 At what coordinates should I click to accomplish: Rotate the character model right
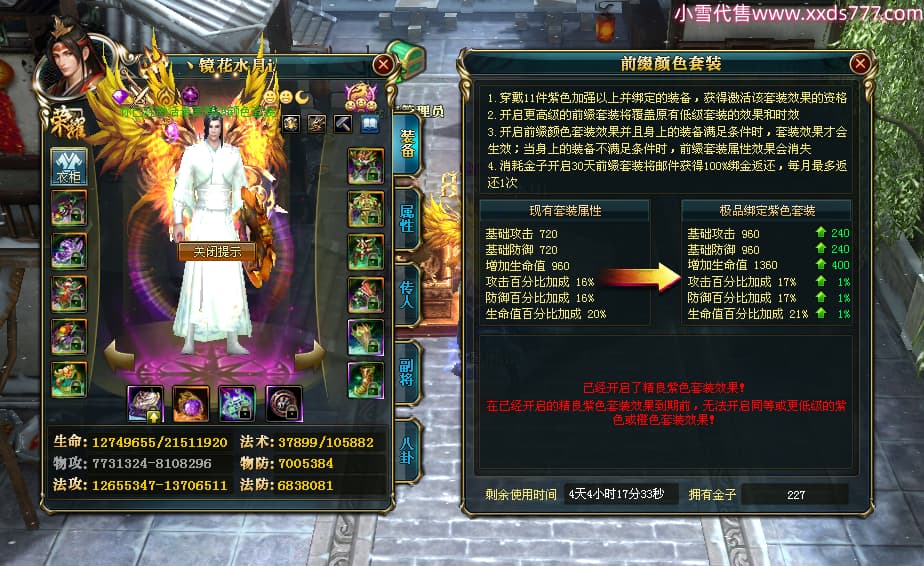point(311,353)
